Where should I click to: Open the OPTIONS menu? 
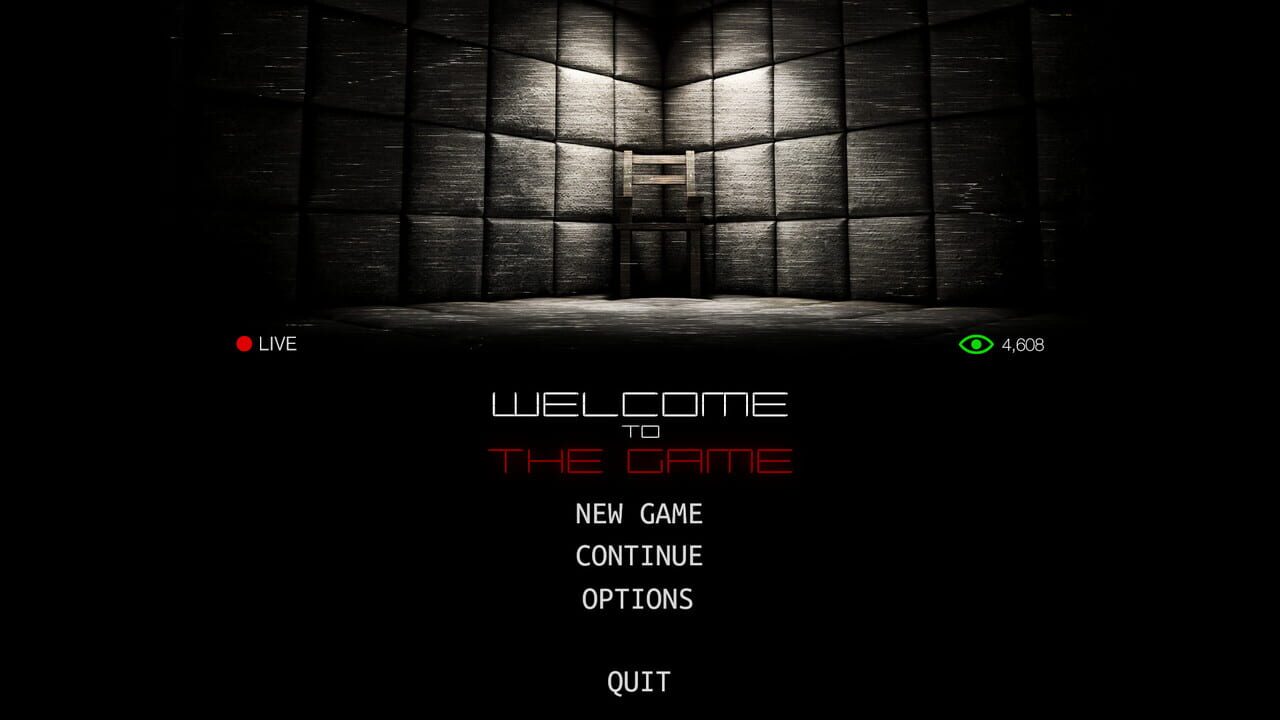[637, 600]
